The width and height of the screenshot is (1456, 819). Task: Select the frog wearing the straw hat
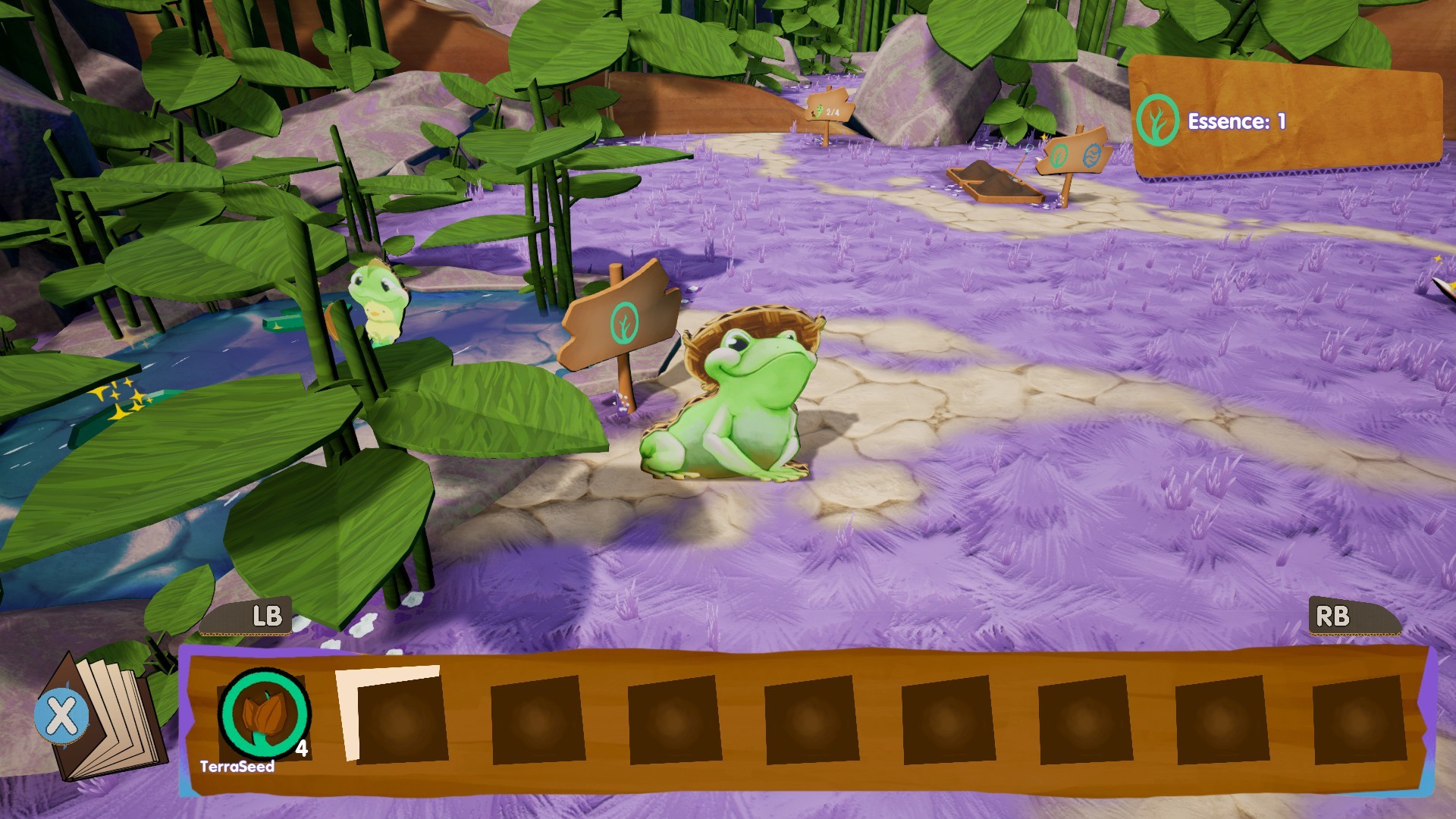point(747,394)
